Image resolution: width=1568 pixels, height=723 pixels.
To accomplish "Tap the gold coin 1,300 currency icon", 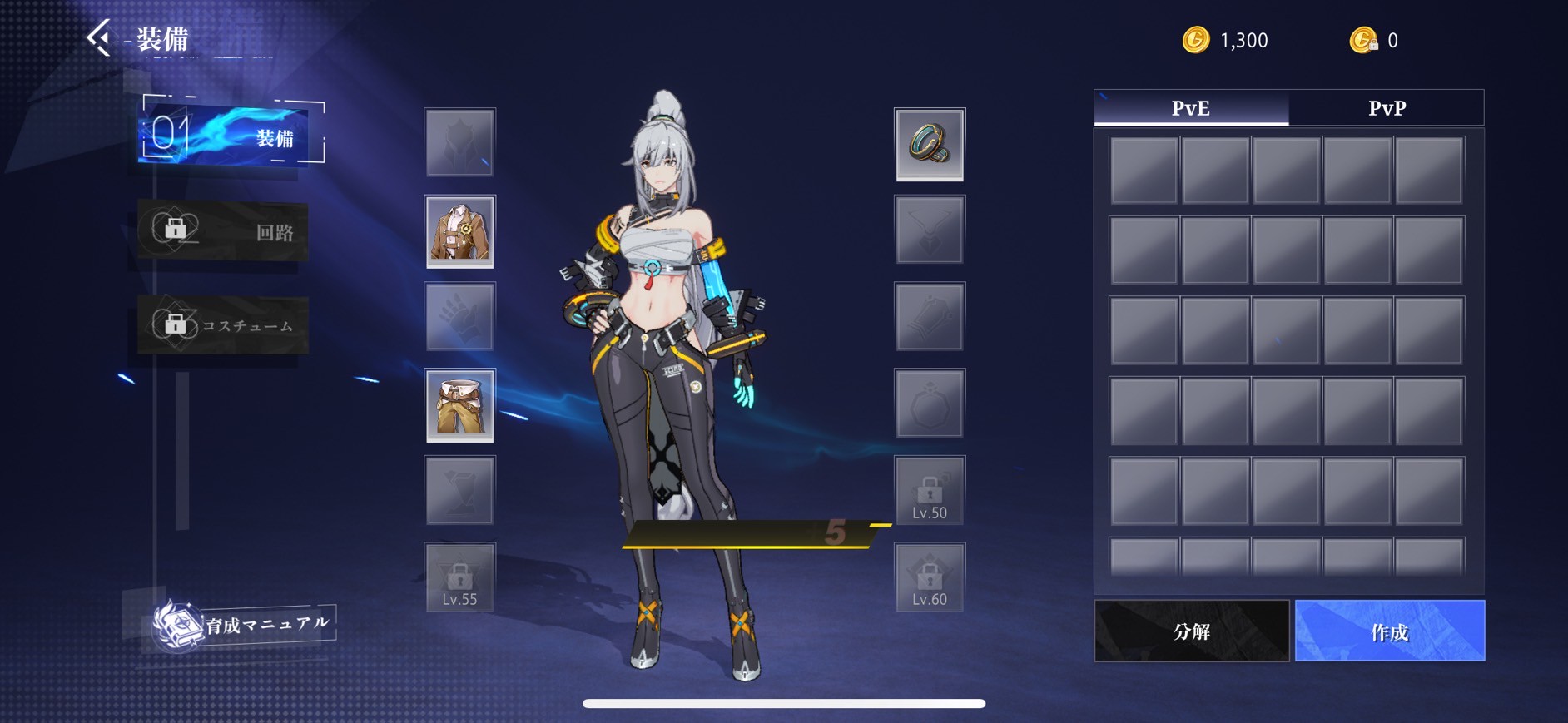I will [1196, 40].
